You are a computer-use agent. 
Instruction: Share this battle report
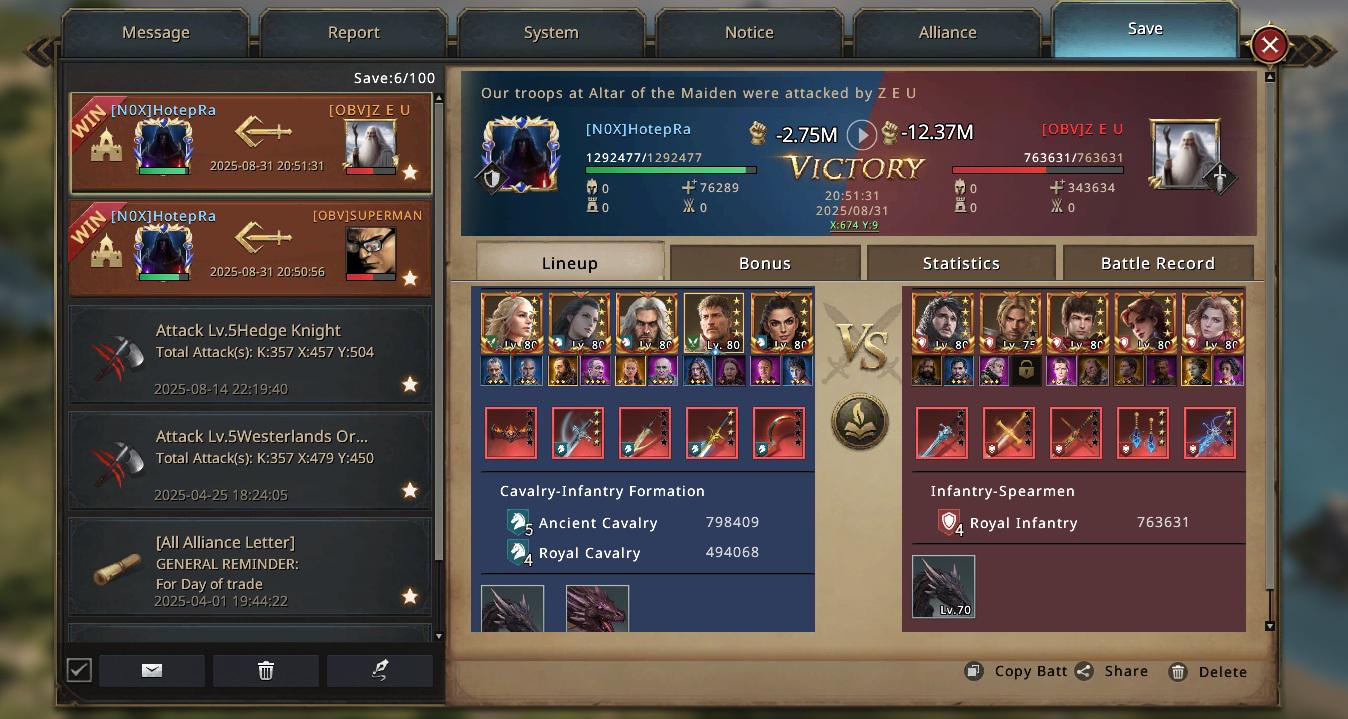(1113, 671)
